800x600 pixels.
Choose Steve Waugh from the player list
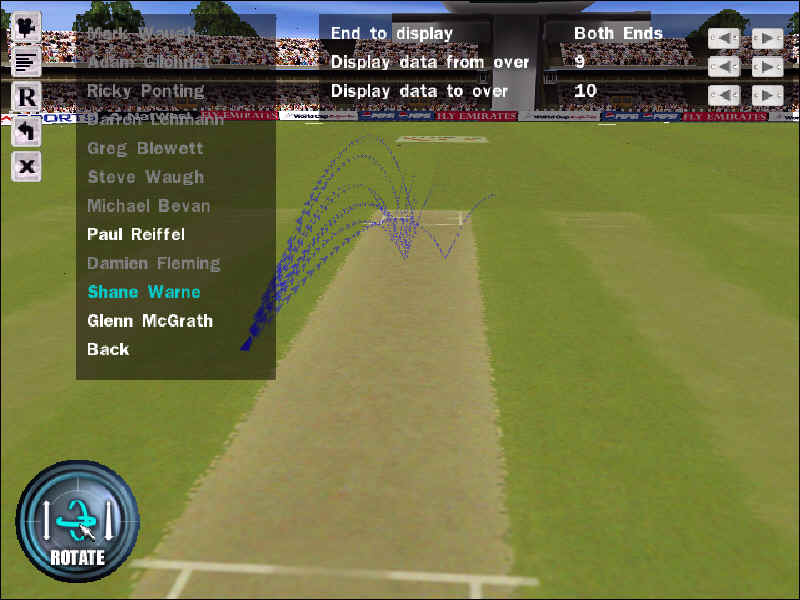point(145,178)
